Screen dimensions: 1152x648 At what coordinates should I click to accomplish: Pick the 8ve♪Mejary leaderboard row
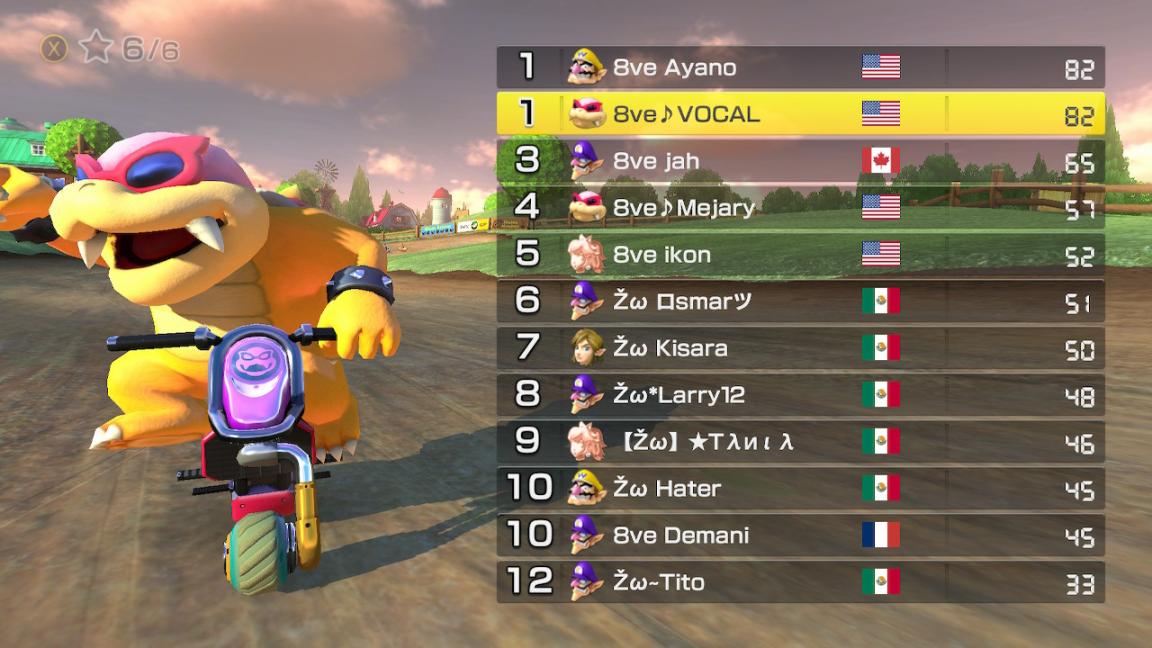click(x=800, y=208)
